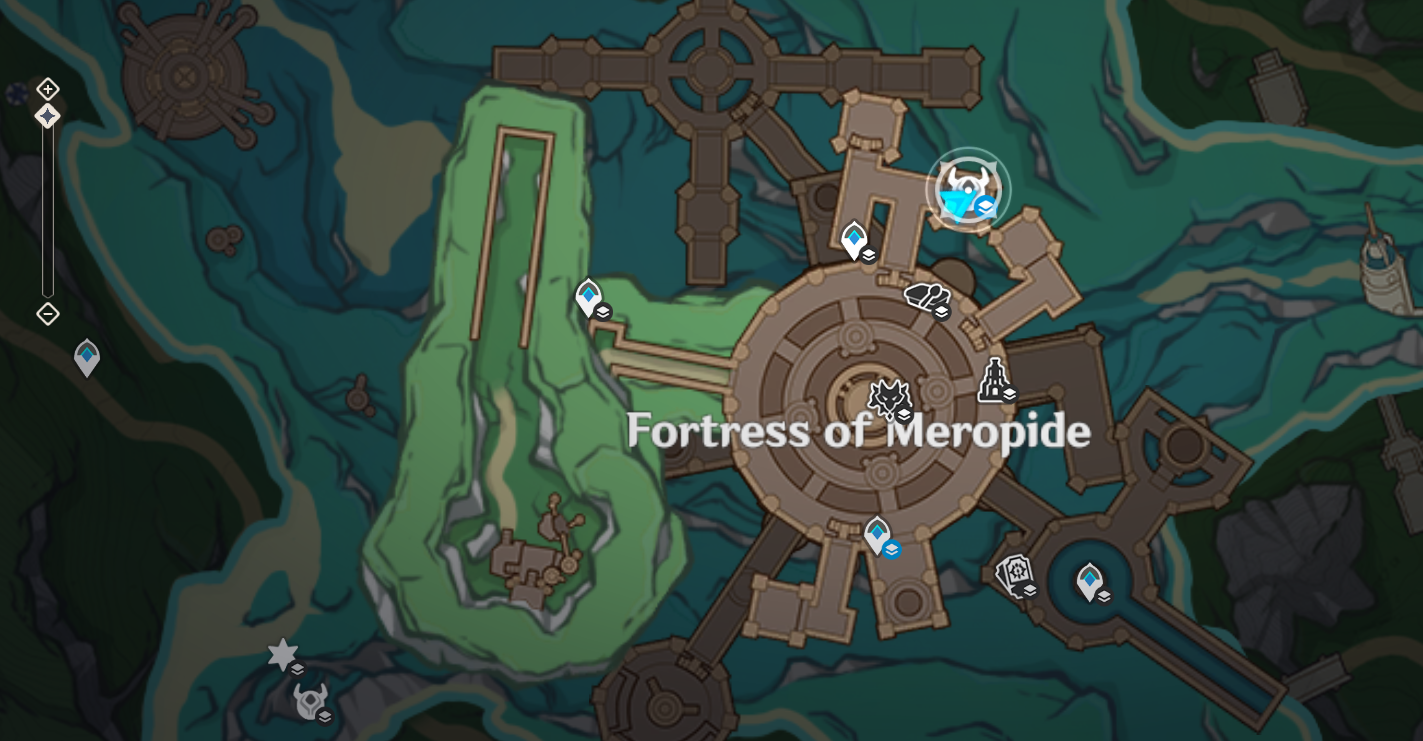This screenshot has width=1423, height=741.
Task: Zoom in with the map's plus button
Action: coord(47,89)
